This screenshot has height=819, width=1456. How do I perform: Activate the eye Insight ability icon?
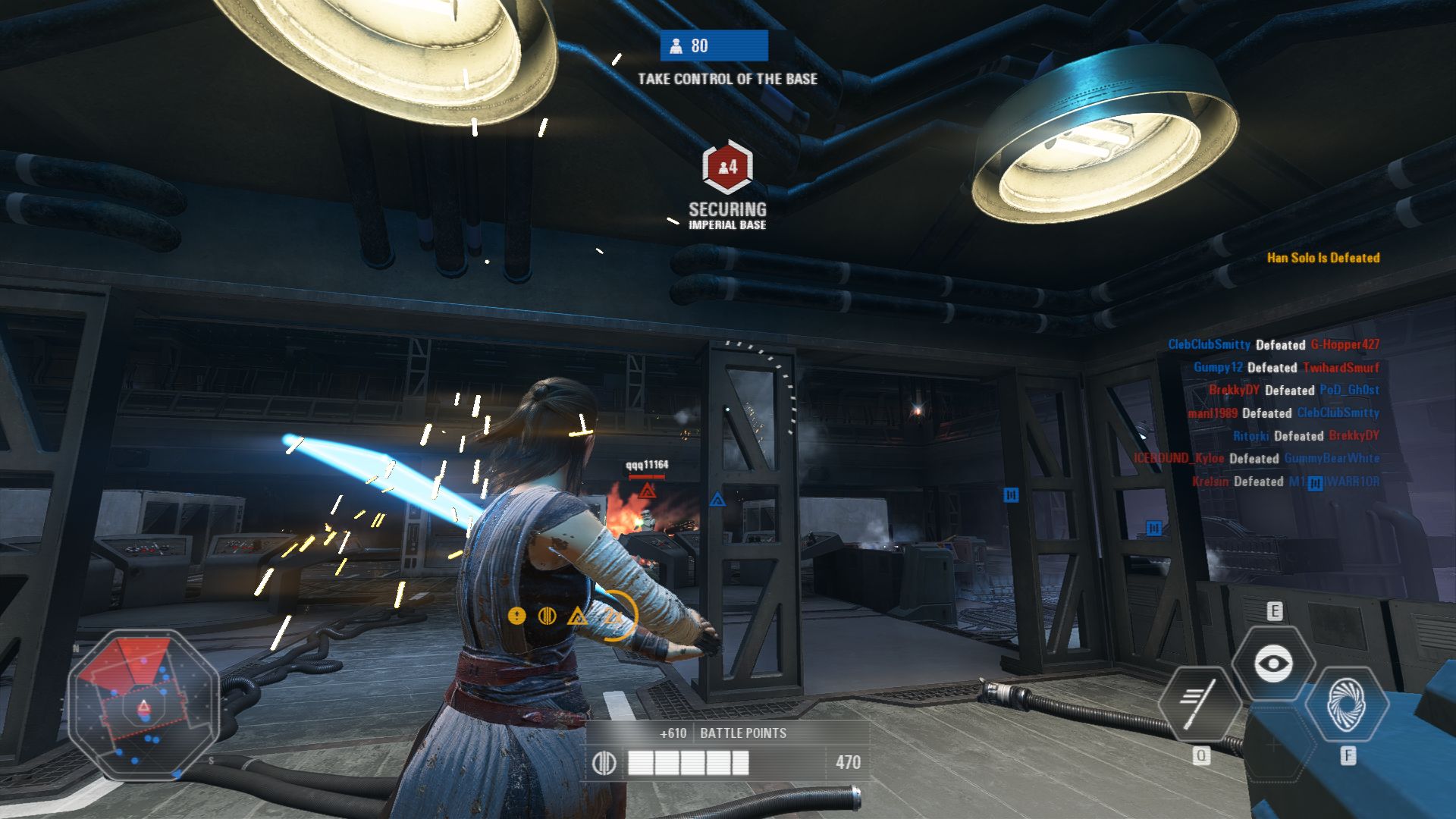[1273, 664]
